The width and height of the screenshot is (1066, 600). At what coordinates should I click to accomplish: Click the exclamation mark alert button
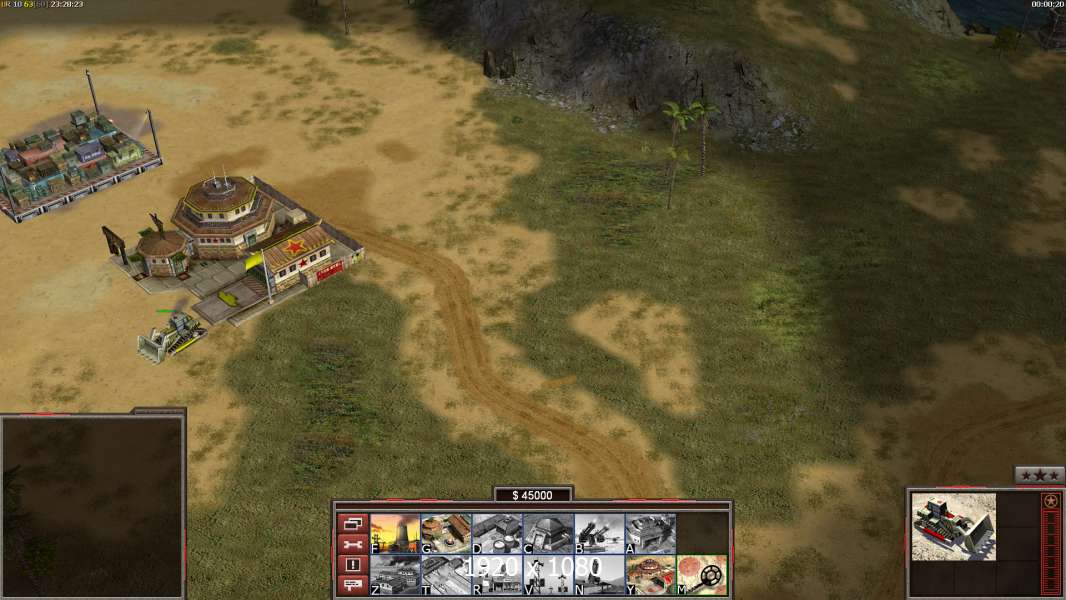[352, 565]
